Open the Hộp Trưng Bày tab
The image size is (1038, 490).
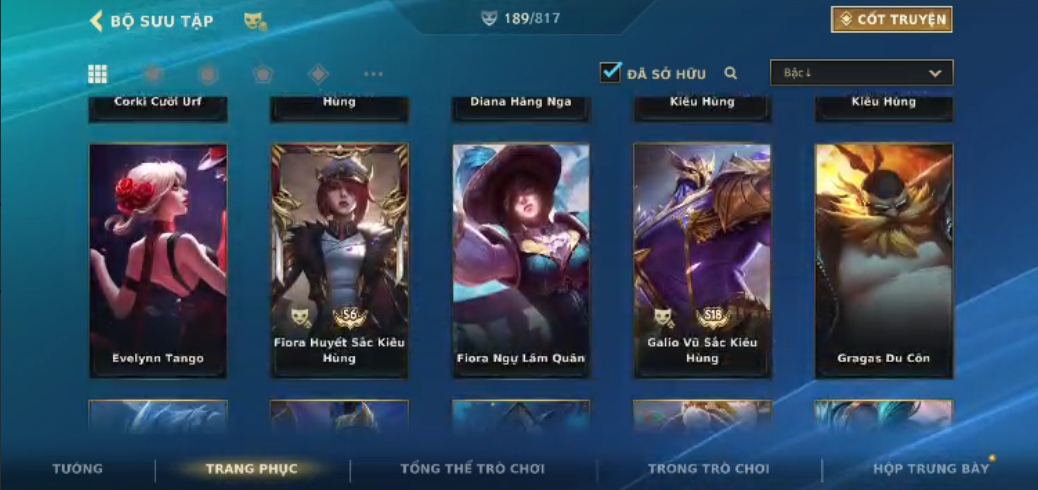pos(930,468)
